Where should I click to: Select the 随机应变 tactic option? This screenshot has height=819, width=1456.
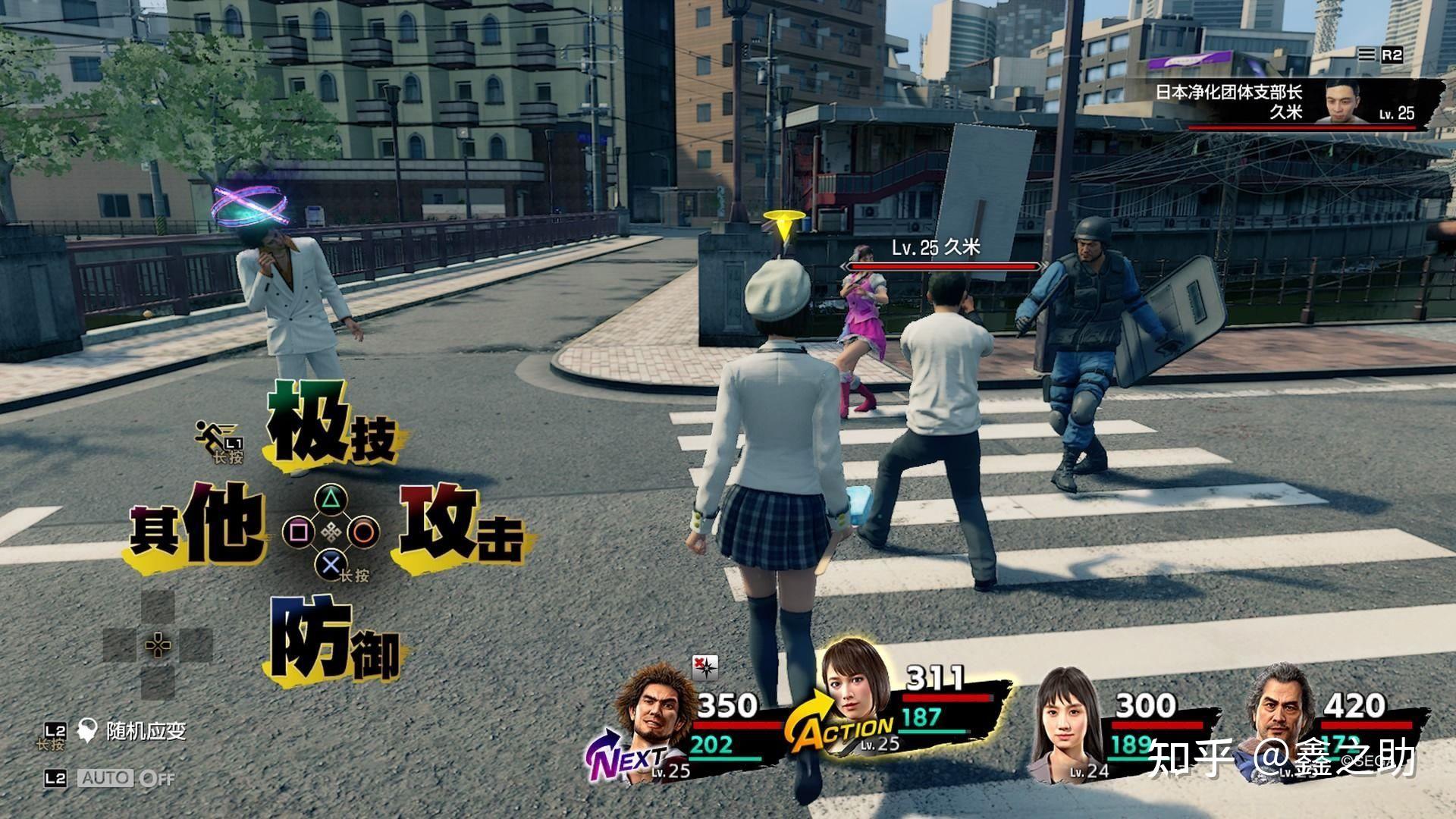[146, 731]
